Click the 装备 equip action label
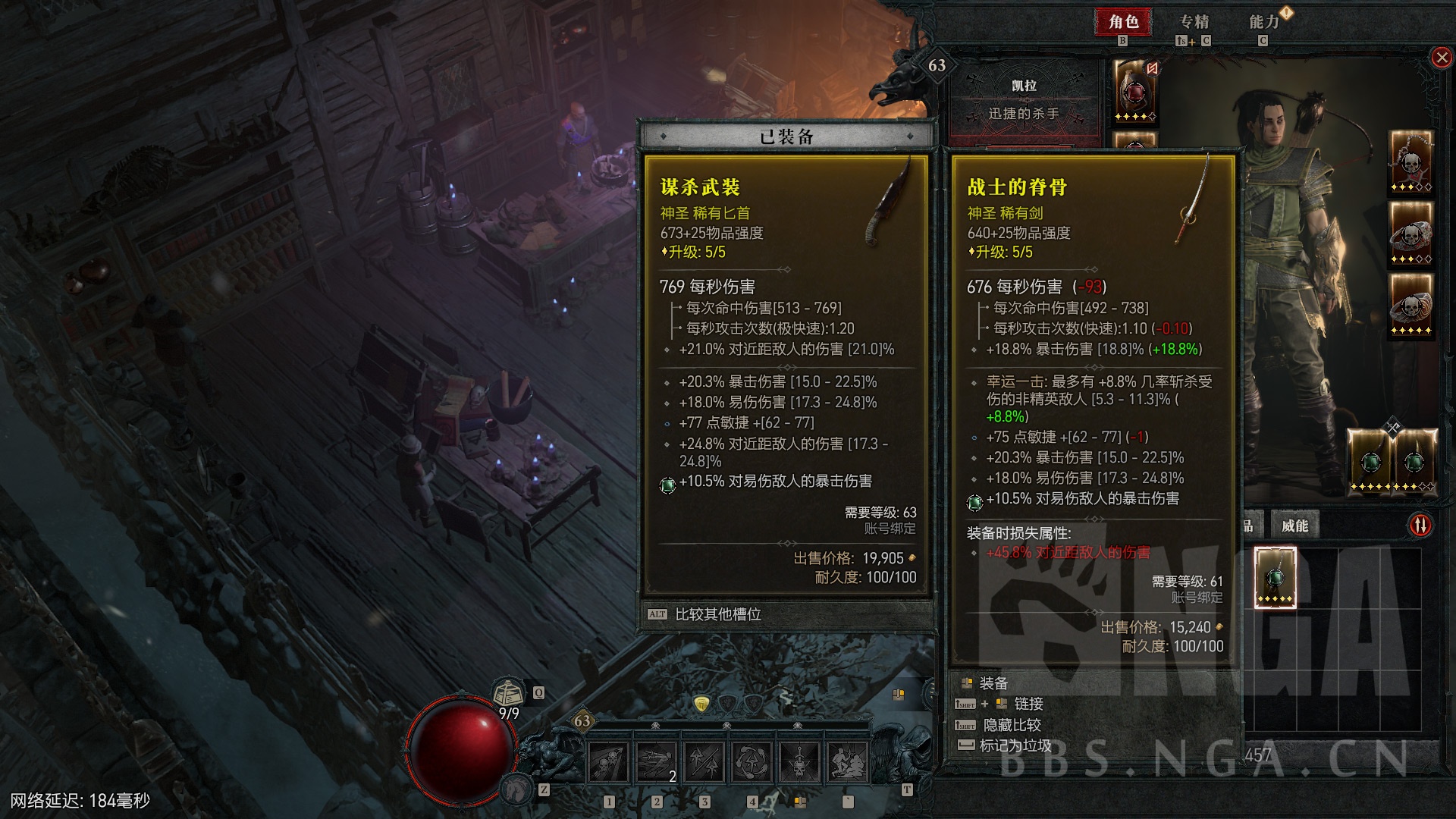The width and height of the screenshot is (1456, 819). click(x=993, y=682)
